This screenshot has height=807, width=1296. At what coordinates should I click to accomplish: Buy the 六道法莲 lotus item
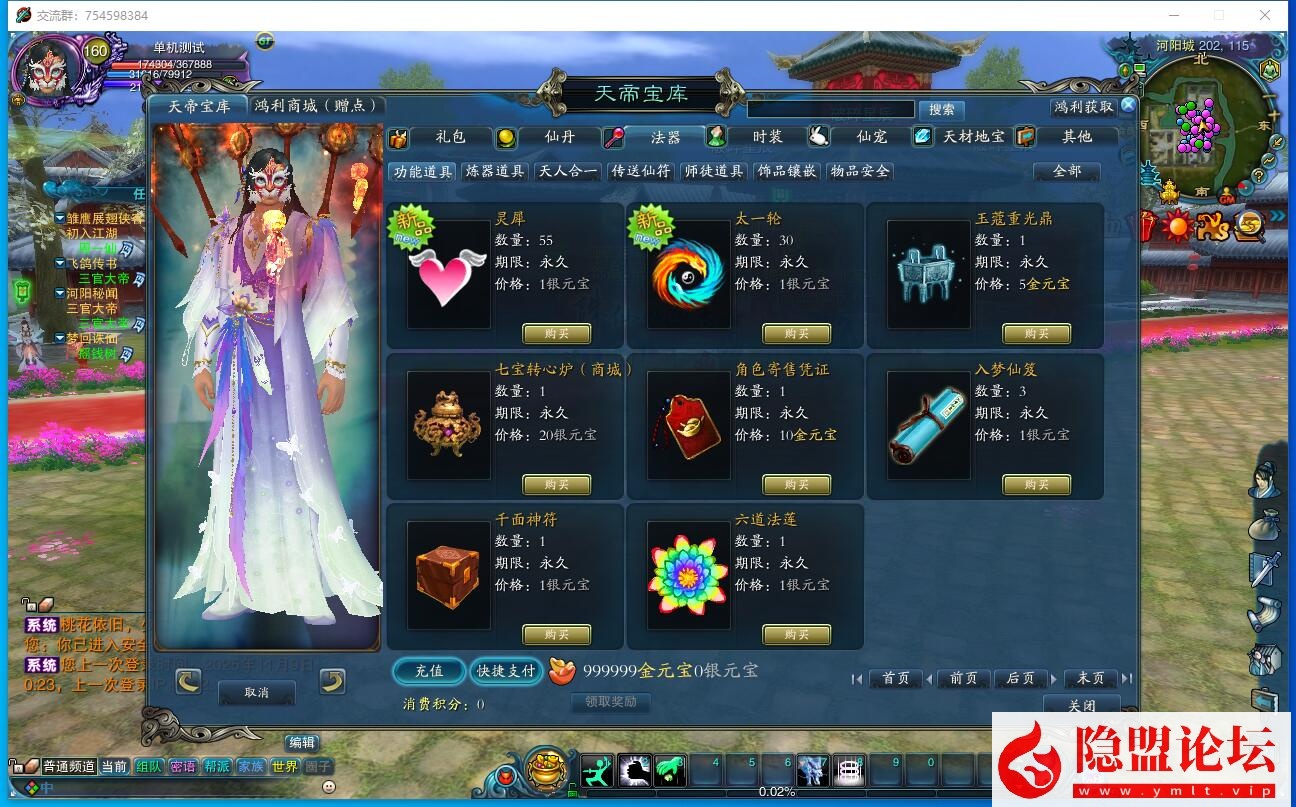[797, 634]
